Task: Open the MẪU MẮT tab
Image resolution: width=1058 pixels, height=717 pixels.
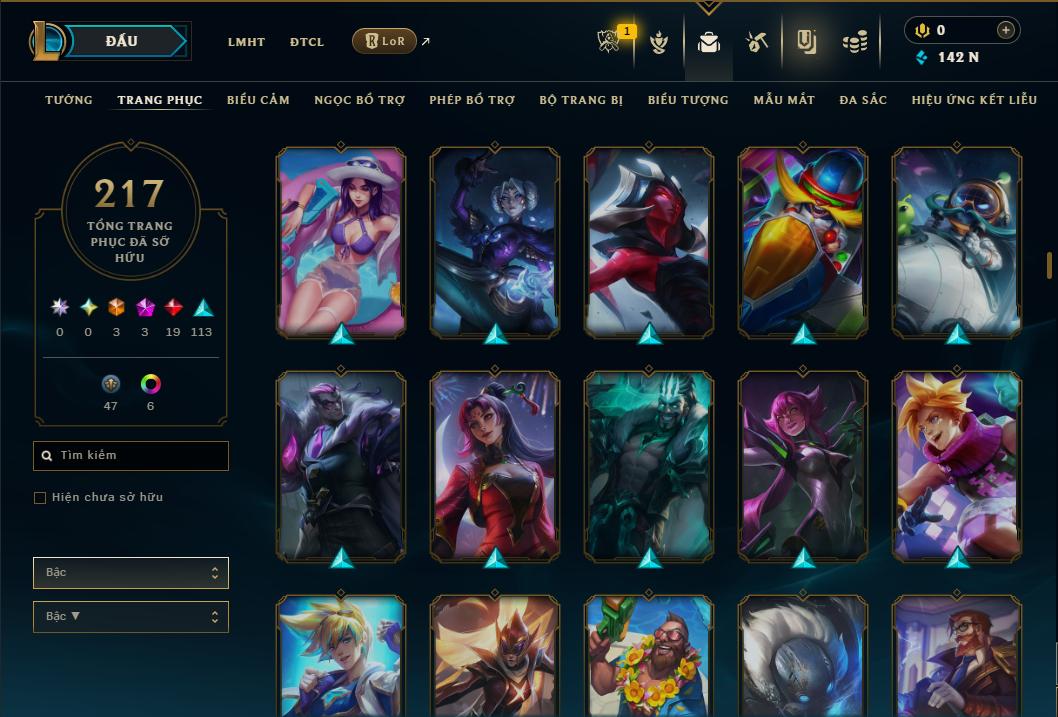Action: coord(784,100)
